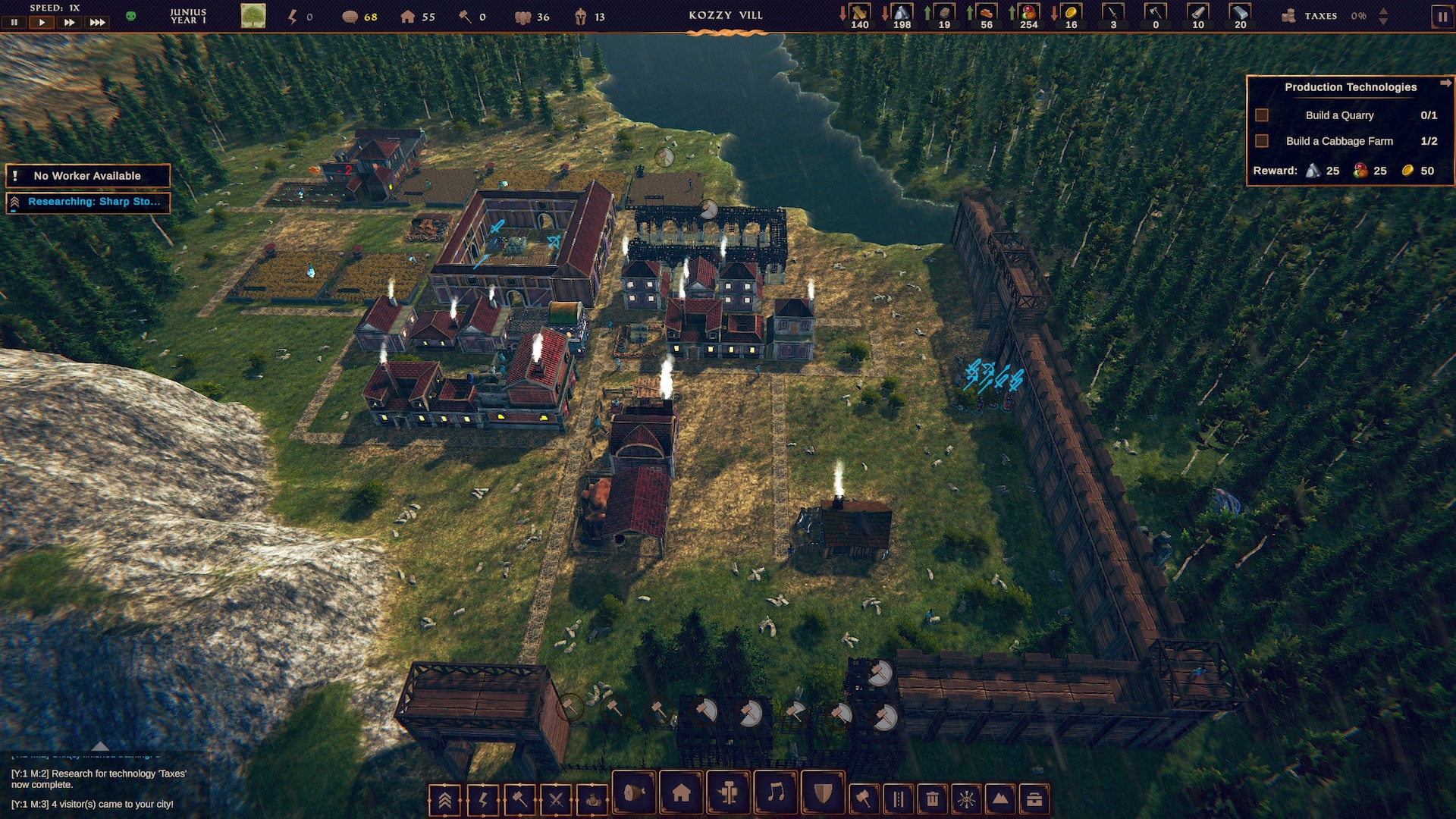Image resolution: width=1456 pixels, height=819 pixels.
Task: Open the lightning bolt panel
Action: 483,799
